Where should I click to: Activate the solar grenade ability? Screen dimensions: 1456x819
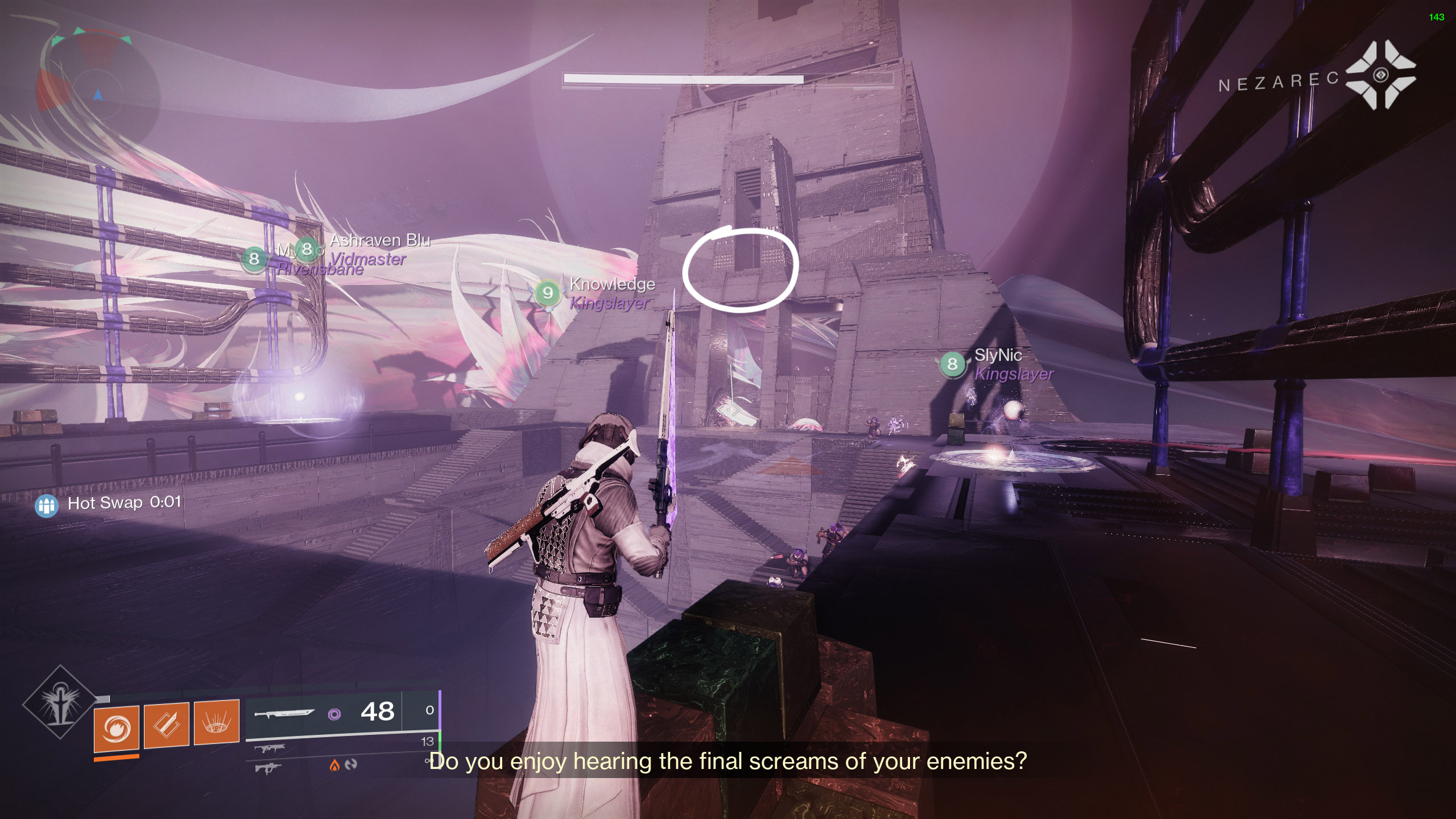coord(117,728)
